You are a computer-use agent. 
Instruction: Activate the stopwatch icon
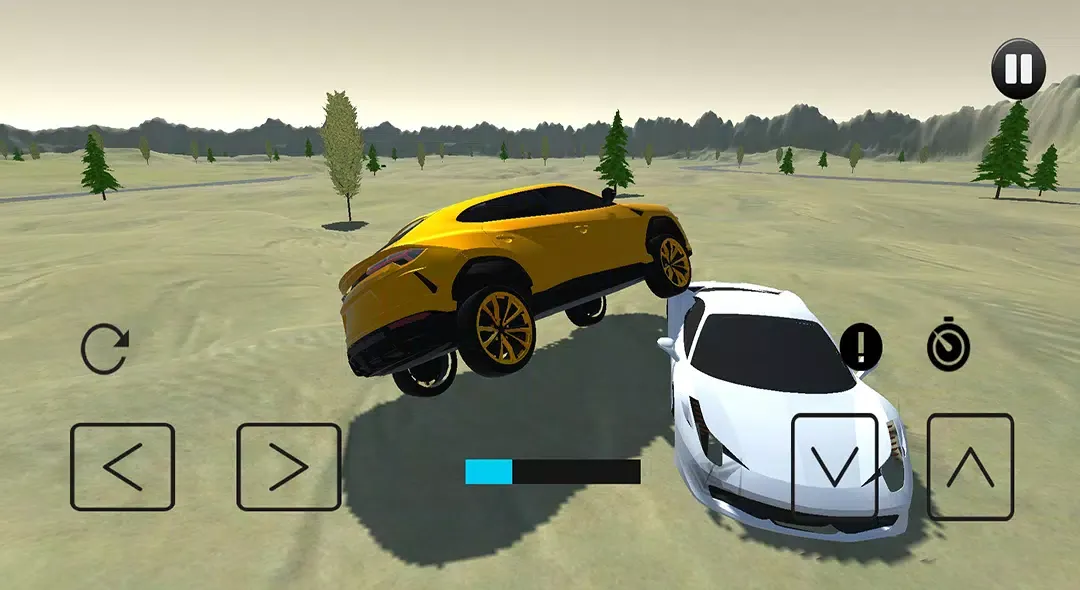[x=948, y=347]
